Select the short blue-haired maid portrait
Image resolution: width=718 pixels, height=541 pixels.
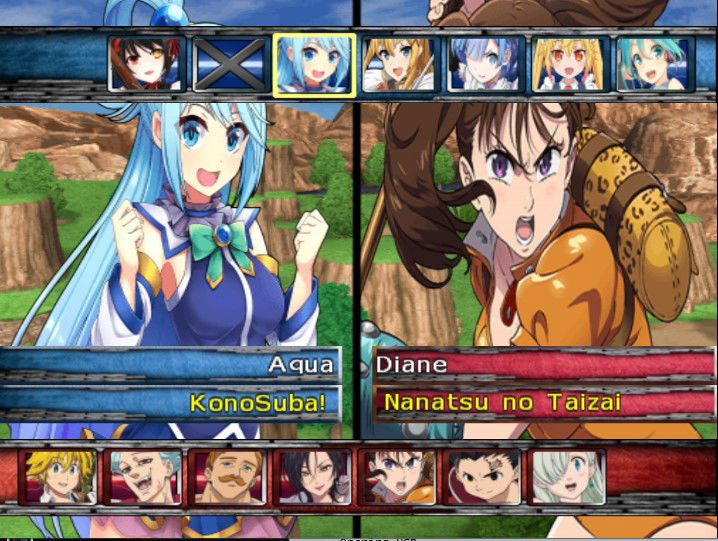click(484, 64)
